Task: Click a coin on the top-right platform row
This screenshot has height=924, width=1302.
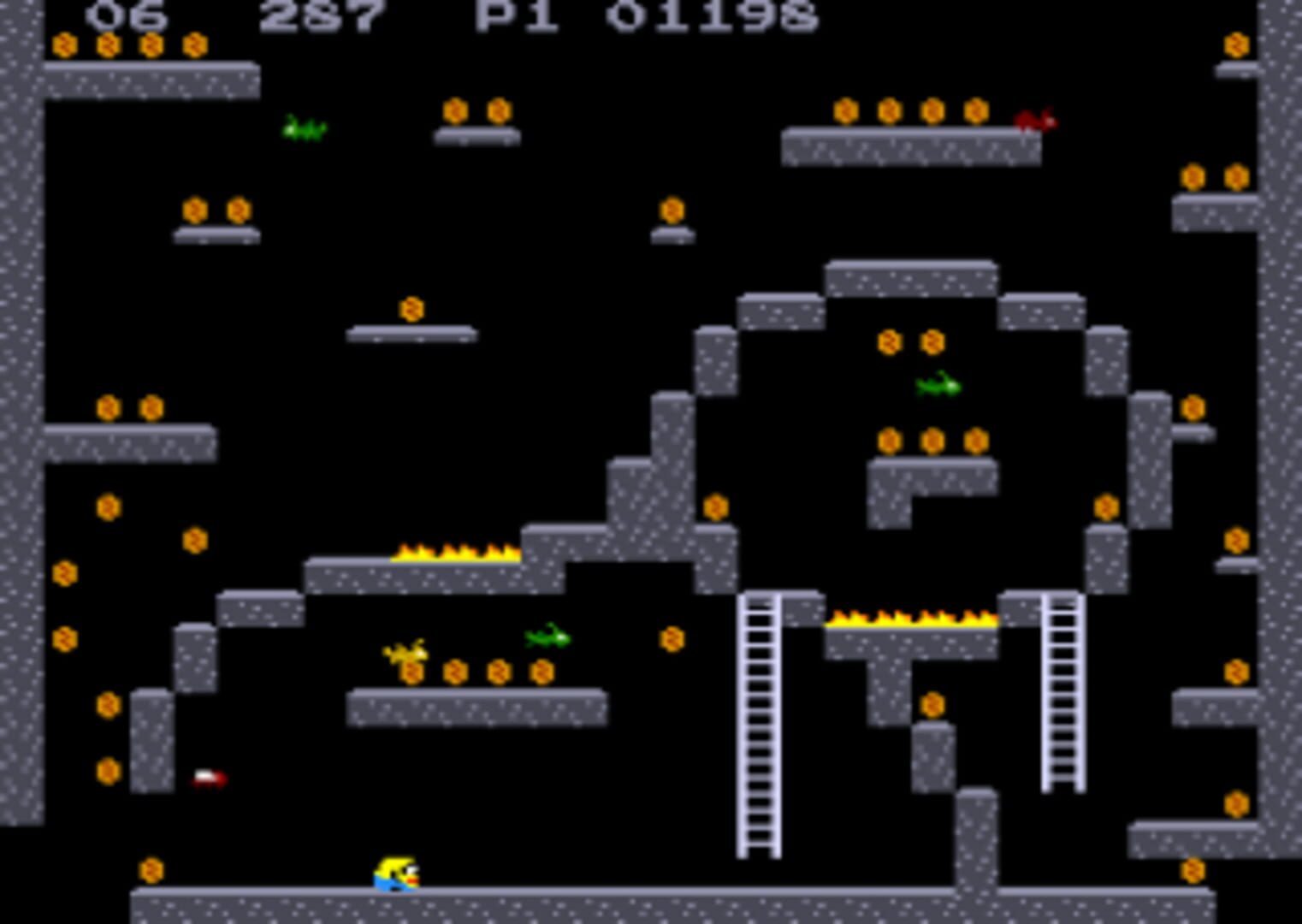Action: tap(890, 112)
